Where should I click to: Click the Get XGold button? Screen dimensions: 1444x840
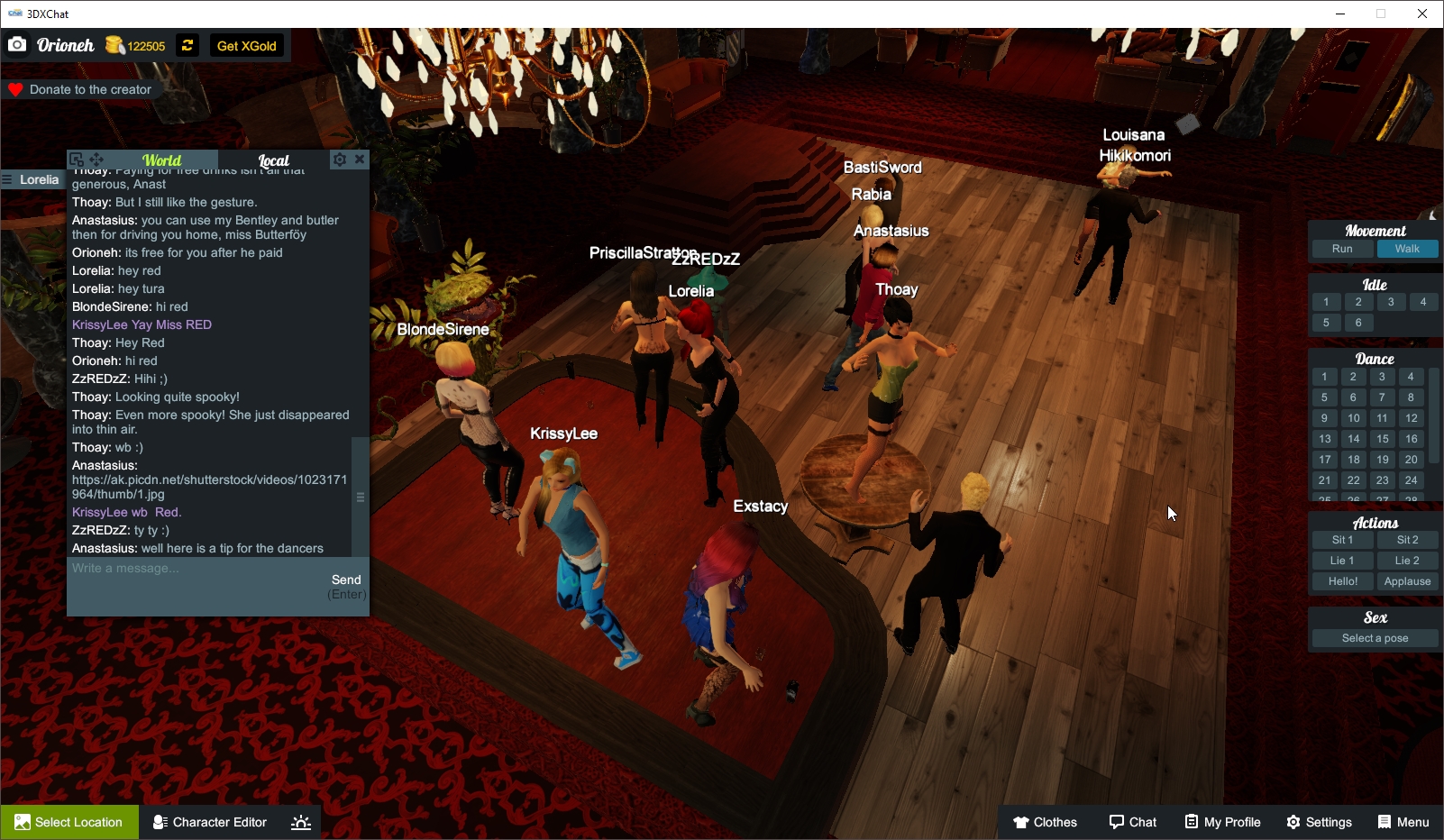click(246, 45)
